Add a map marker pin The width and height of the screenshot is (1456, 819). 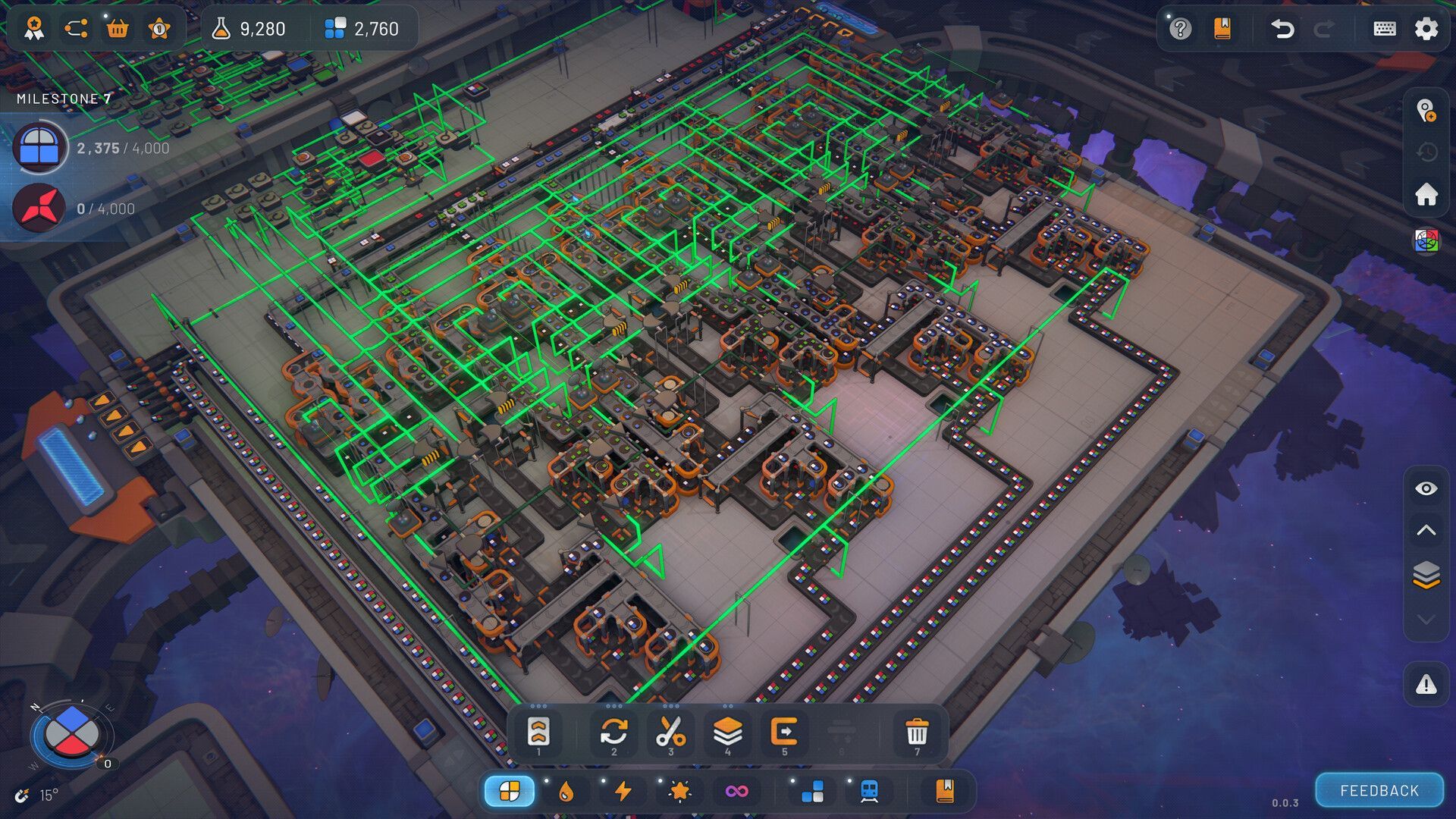point(1426,111)
